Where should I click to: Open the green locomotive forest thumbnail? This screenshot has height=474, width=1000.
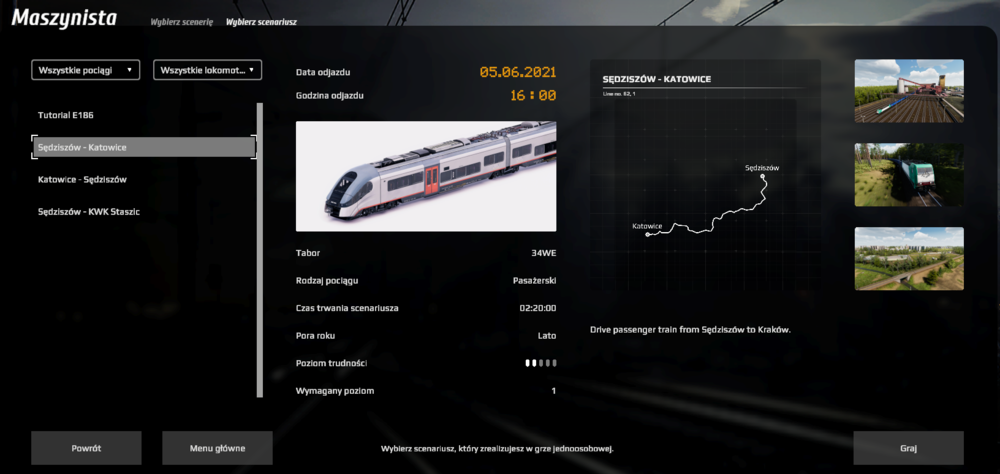point(909,175)
